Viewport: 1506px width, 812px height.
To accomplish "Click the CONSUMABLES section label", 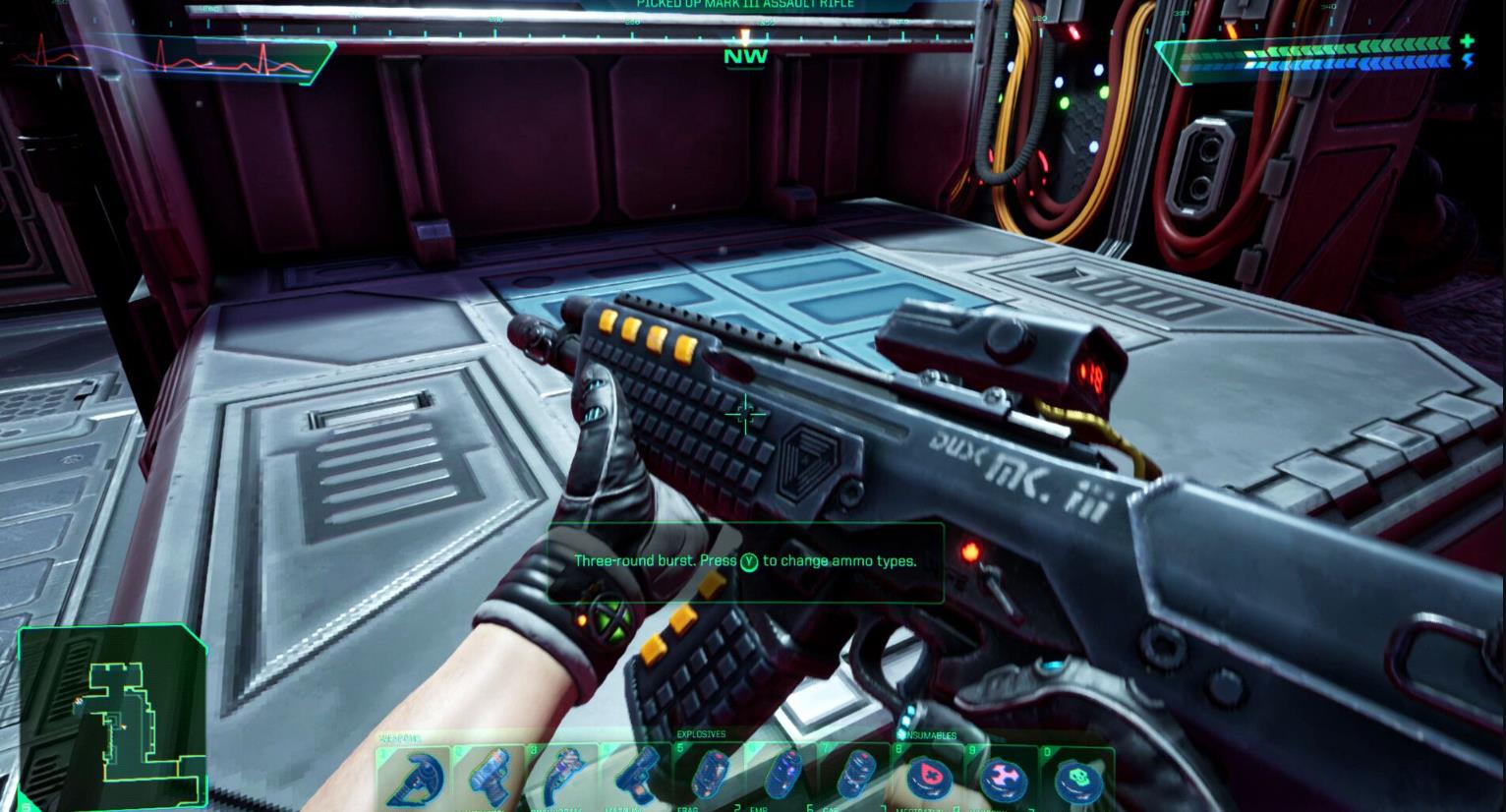I will pyautogui.click(x=929, y=735).
